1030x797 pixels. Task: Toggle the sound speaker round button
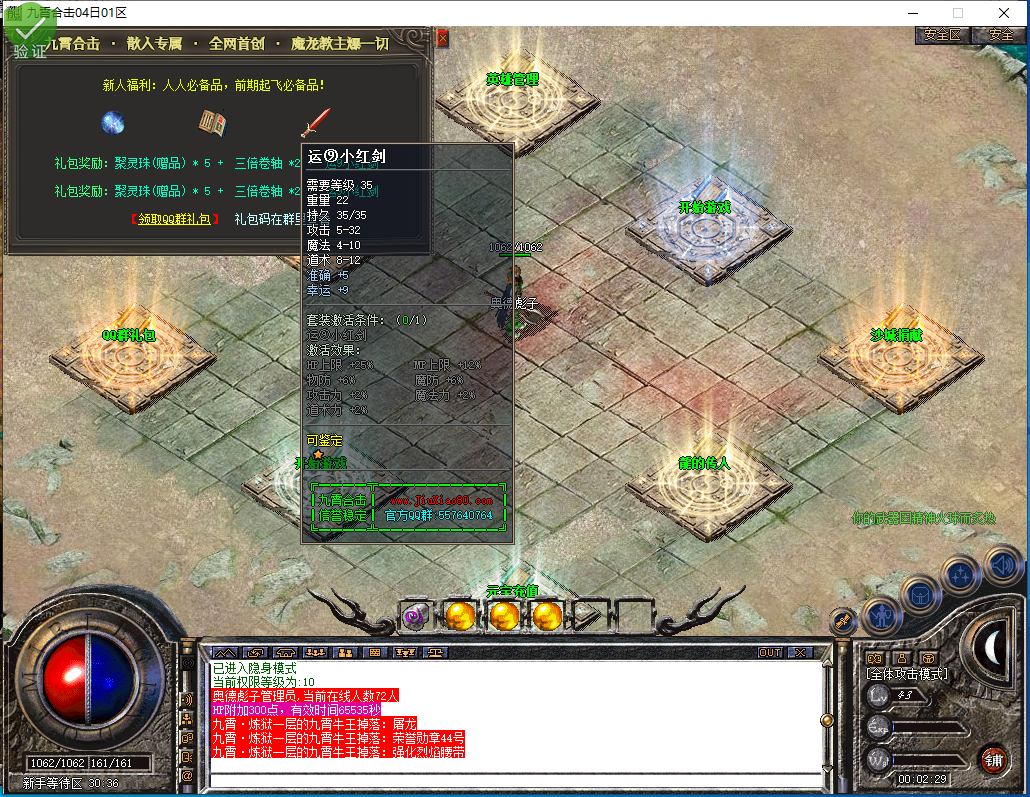coord(1001,563)
